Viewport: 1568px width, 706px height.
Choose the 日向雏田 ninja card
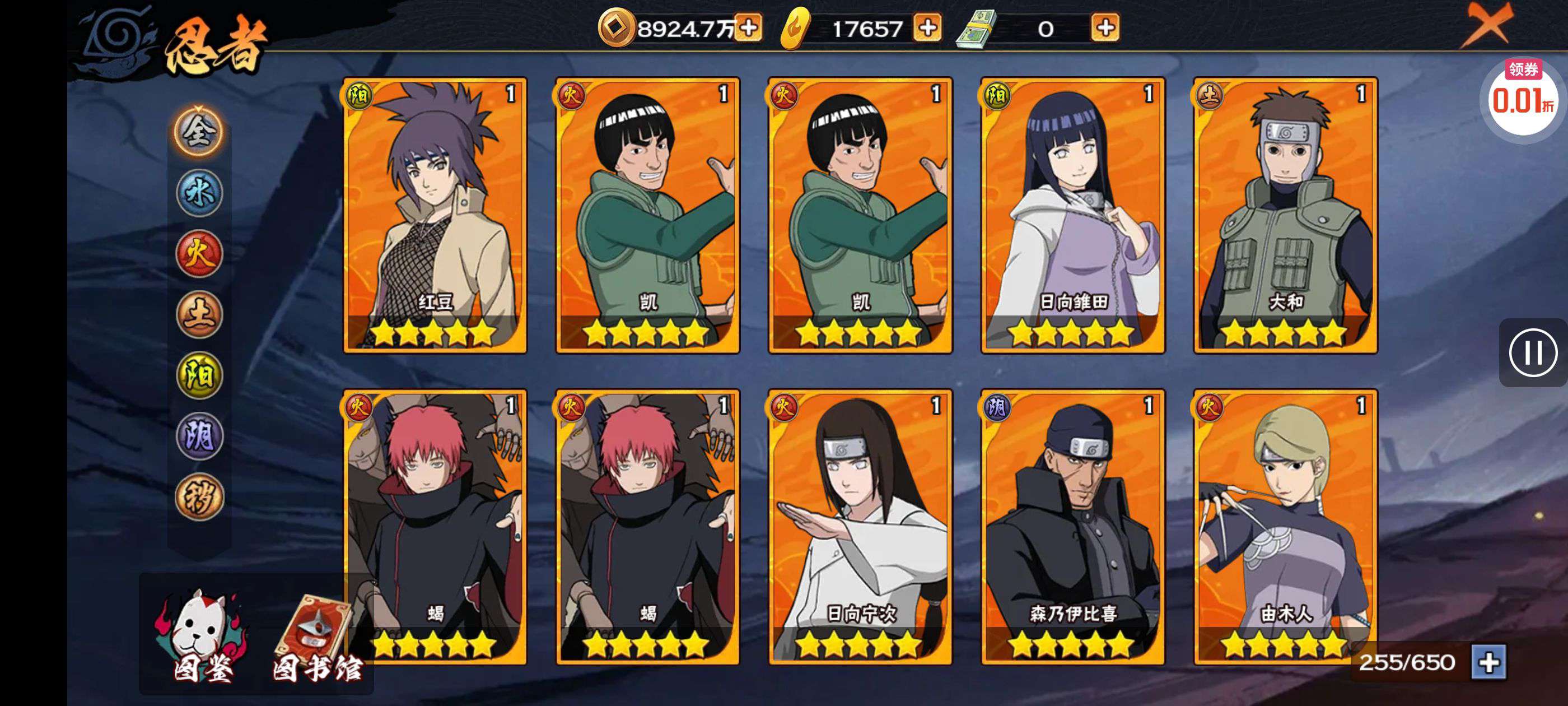1072,215
